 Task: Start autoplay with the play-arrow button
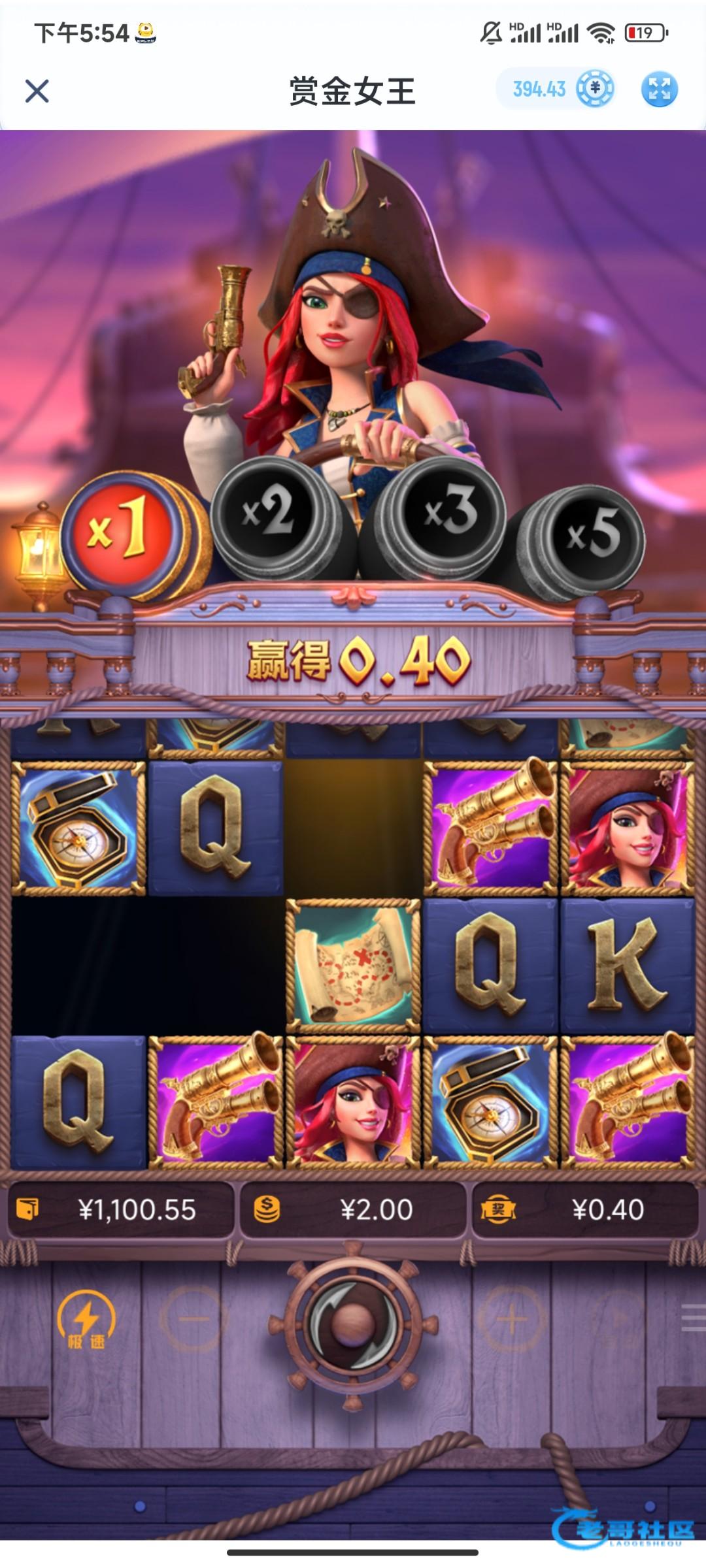614,1320
